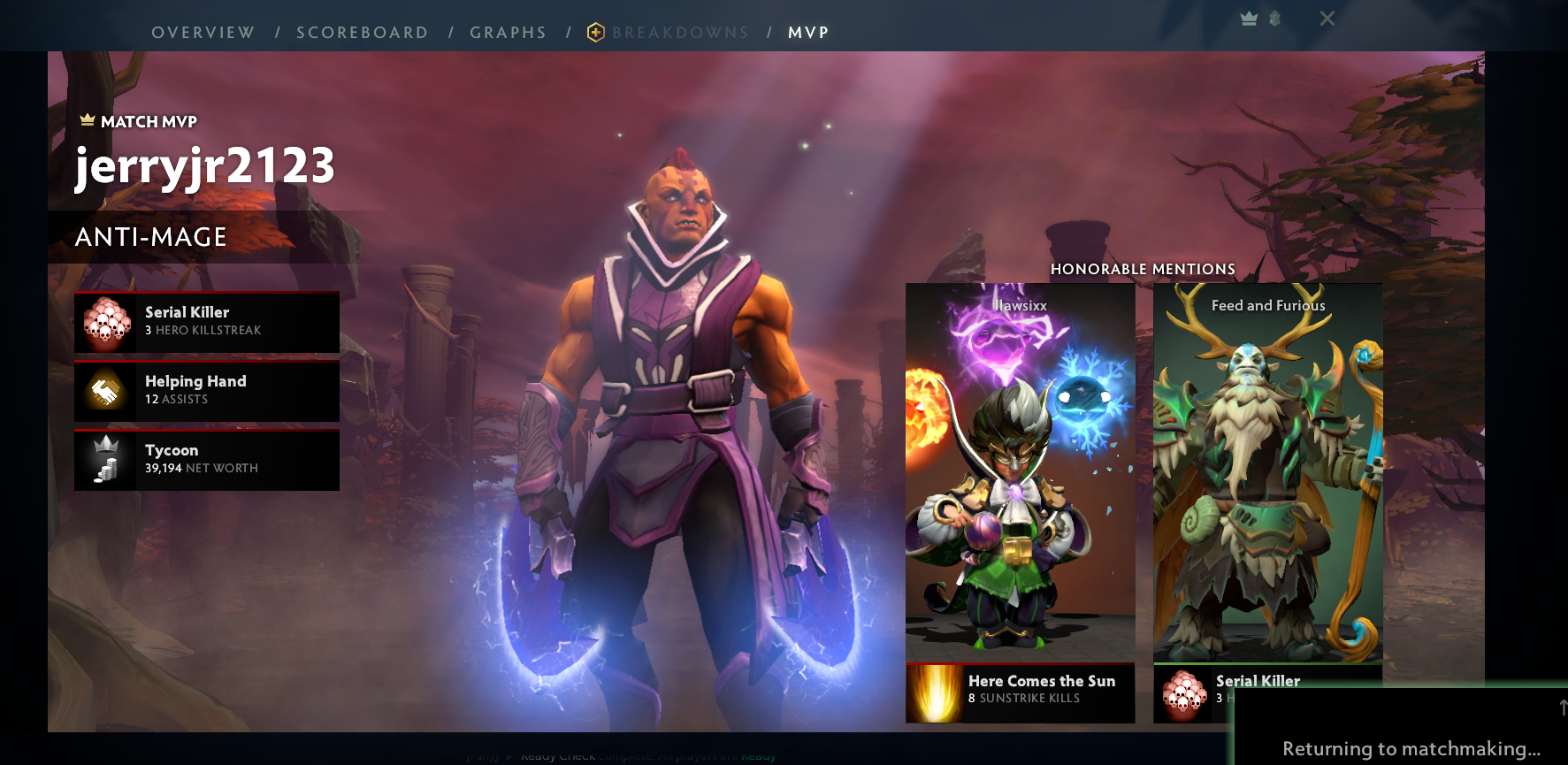Close the post-game screen with X

coord(1327,19)
